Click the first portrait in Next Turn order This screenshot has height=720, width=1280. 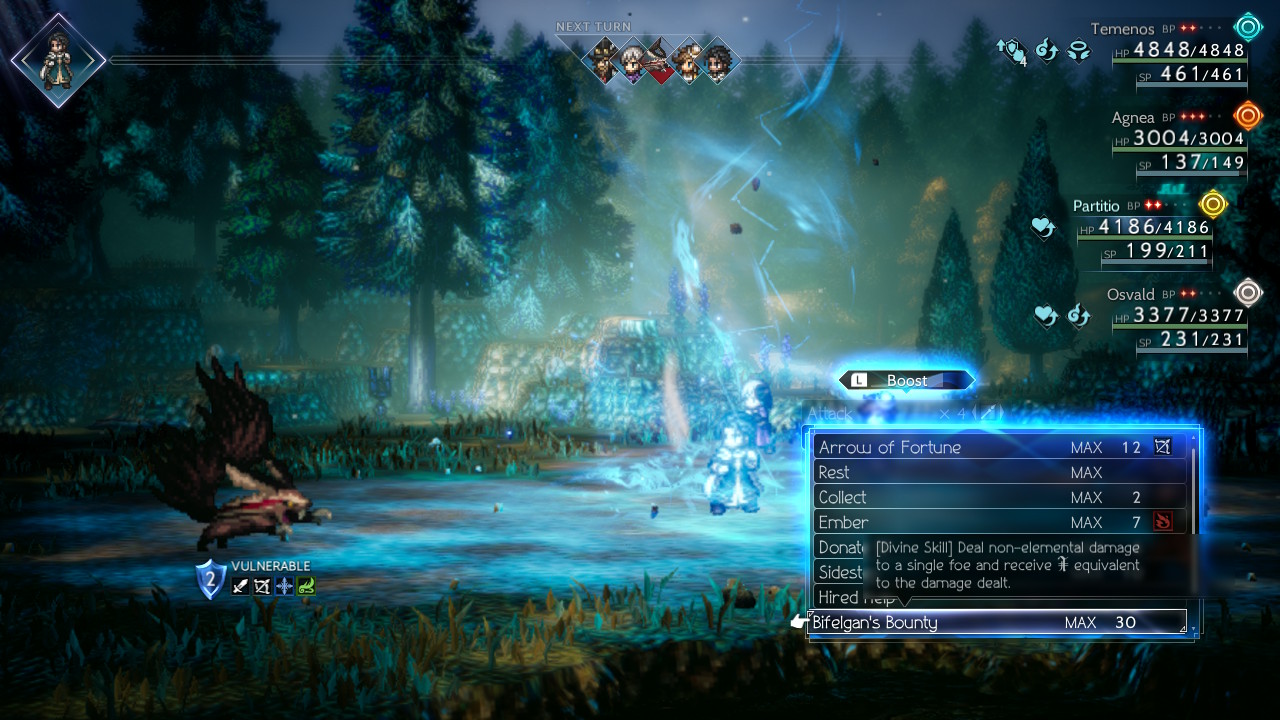tap(603, 61)
